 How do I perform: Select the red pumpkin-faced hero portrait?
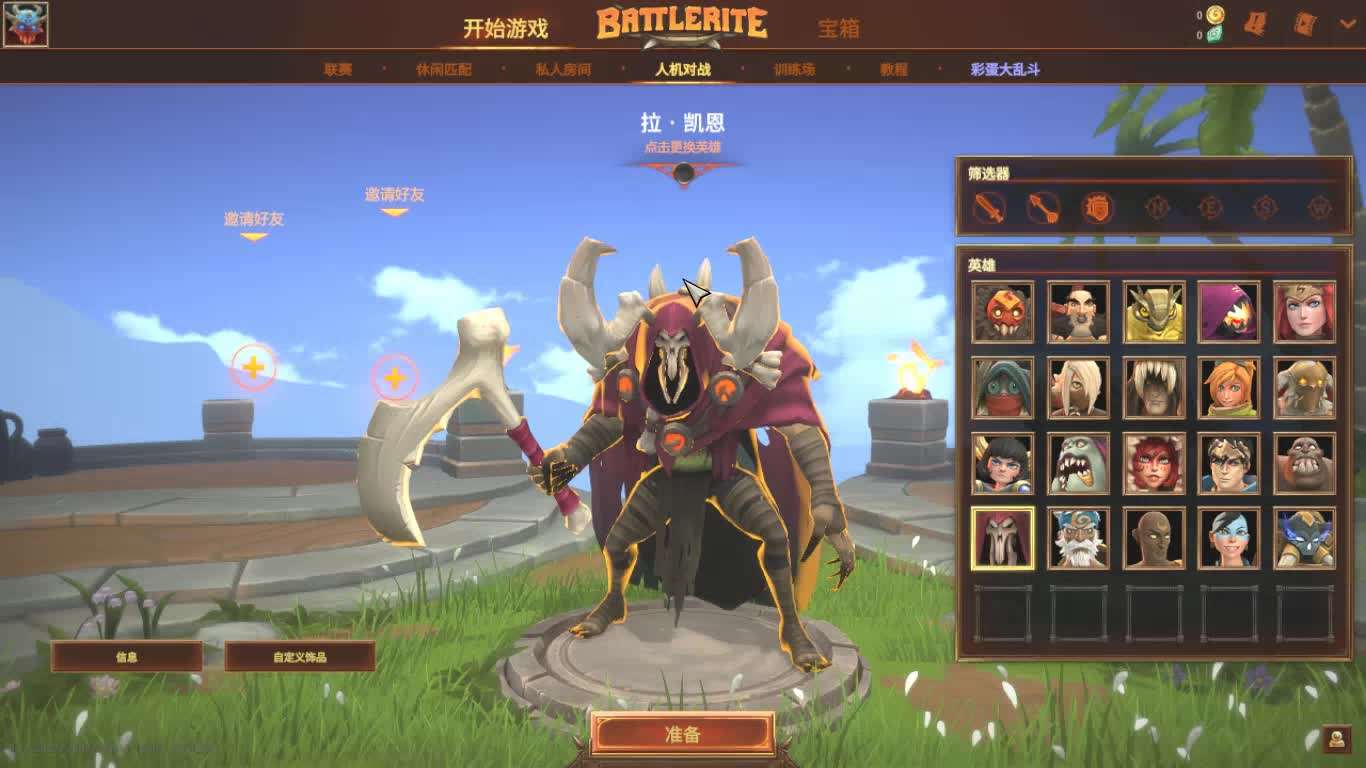tap(1002, 312)
